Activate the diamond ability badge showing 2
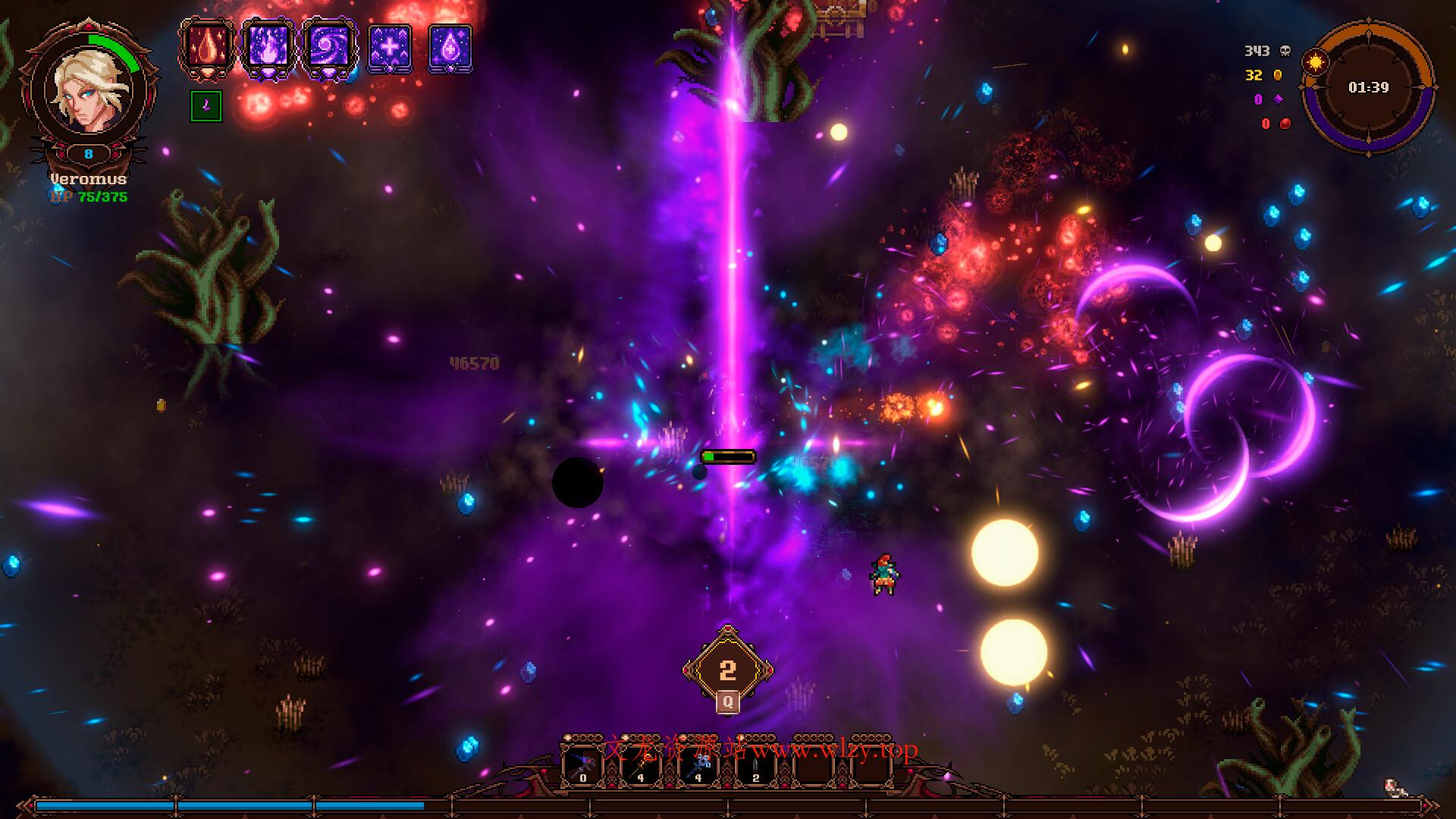1456x819 pixels. pos(727,669)
